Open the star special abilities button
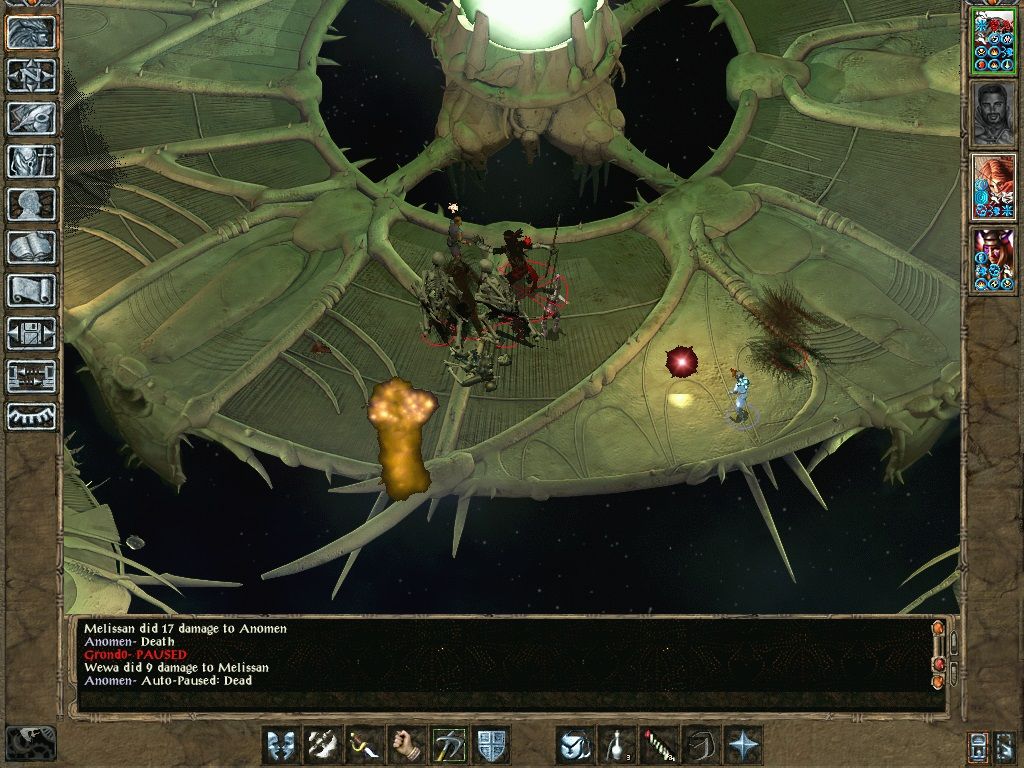The image size is (1024, 768). click(744, 745)
